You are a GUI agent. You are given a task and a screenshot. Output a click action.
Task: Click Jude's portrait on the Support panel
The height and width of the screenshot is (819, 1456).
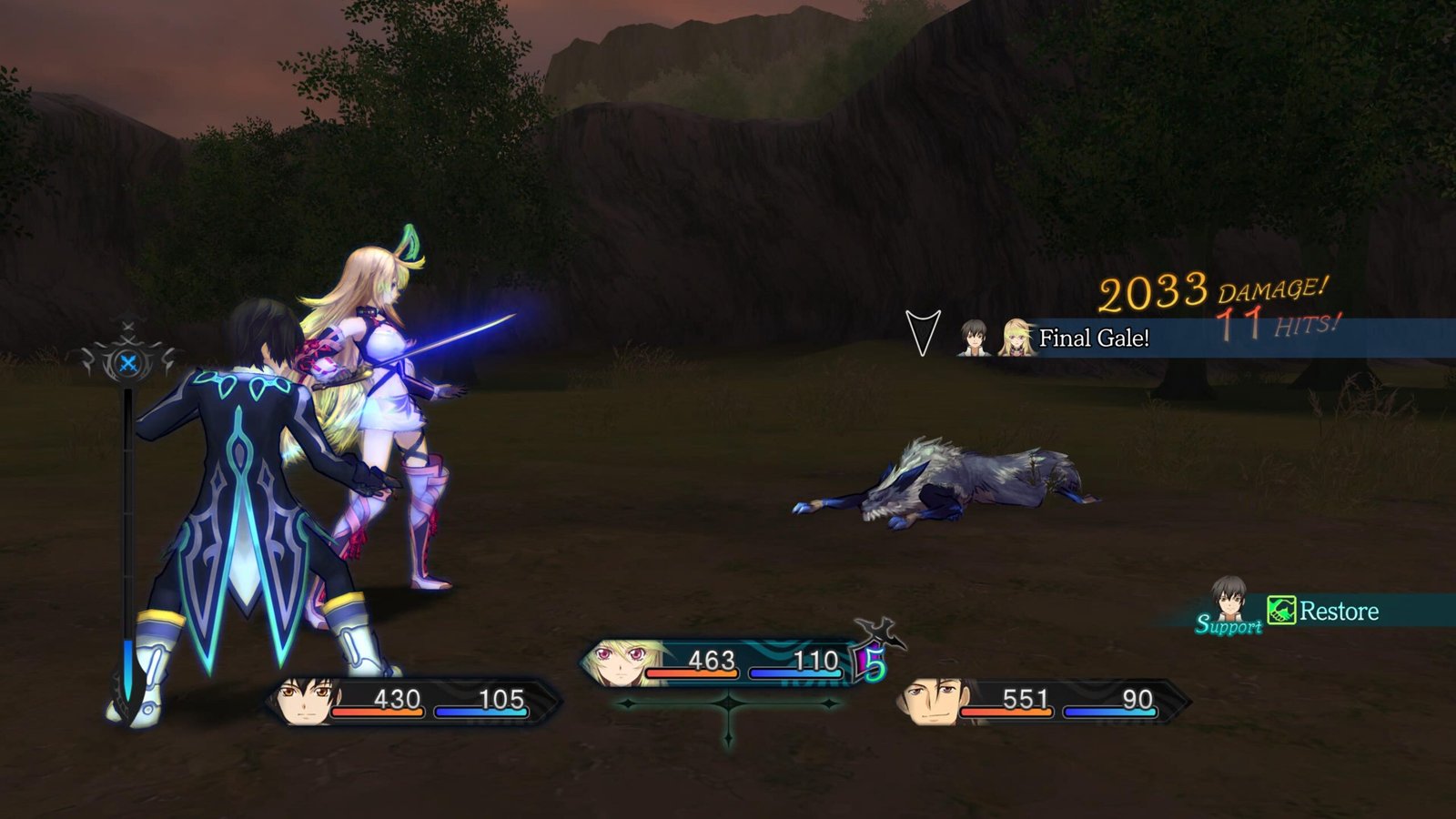[x=1228, y=599]
